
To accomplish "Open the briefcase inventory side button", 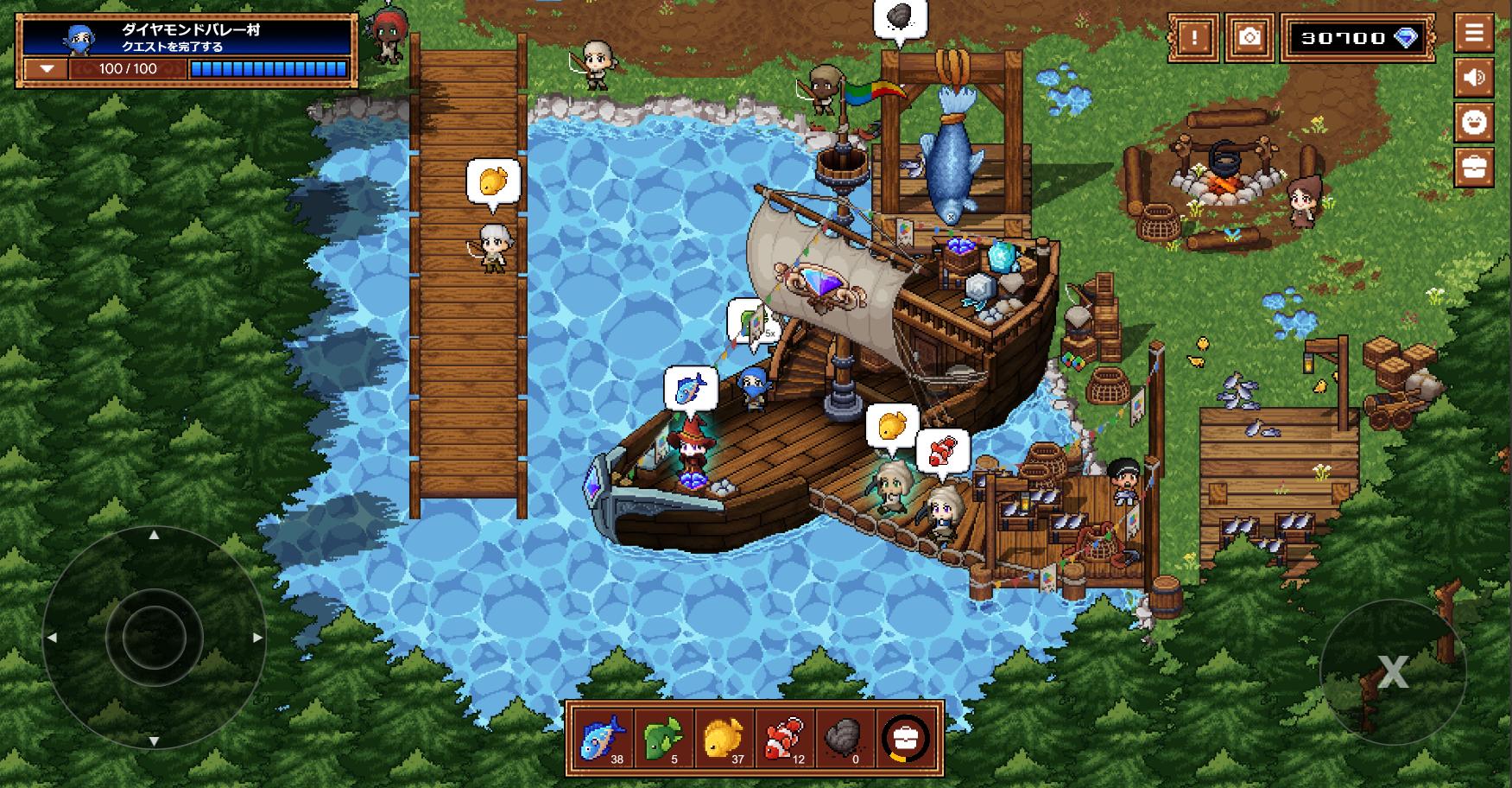I will (x=1474, y=168).
